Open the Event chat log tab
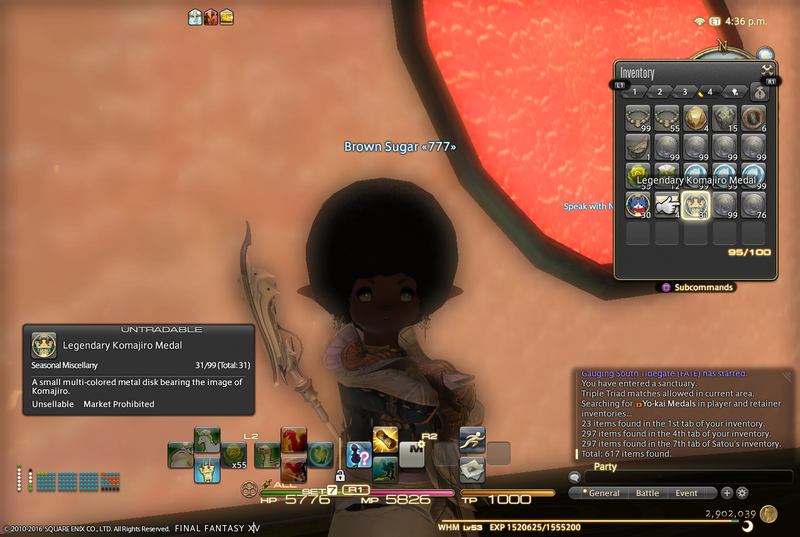Screen dimensions: 800x537 coord(687,493)
